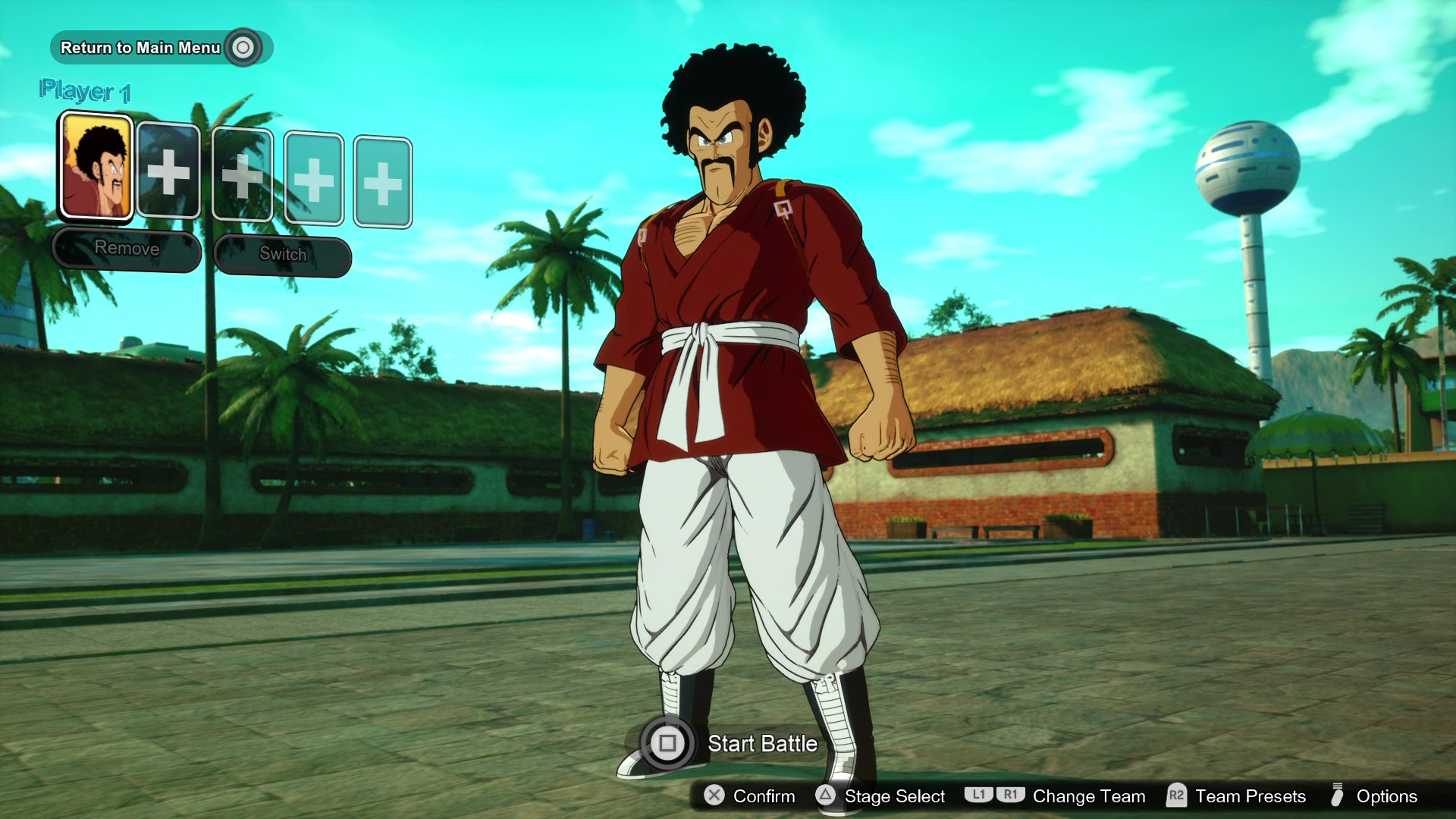Image resolution: width=1456 pixels, height=819 pixels.
Task: Click the X button icon next to Confirm
Action: [x=714, y=796]
